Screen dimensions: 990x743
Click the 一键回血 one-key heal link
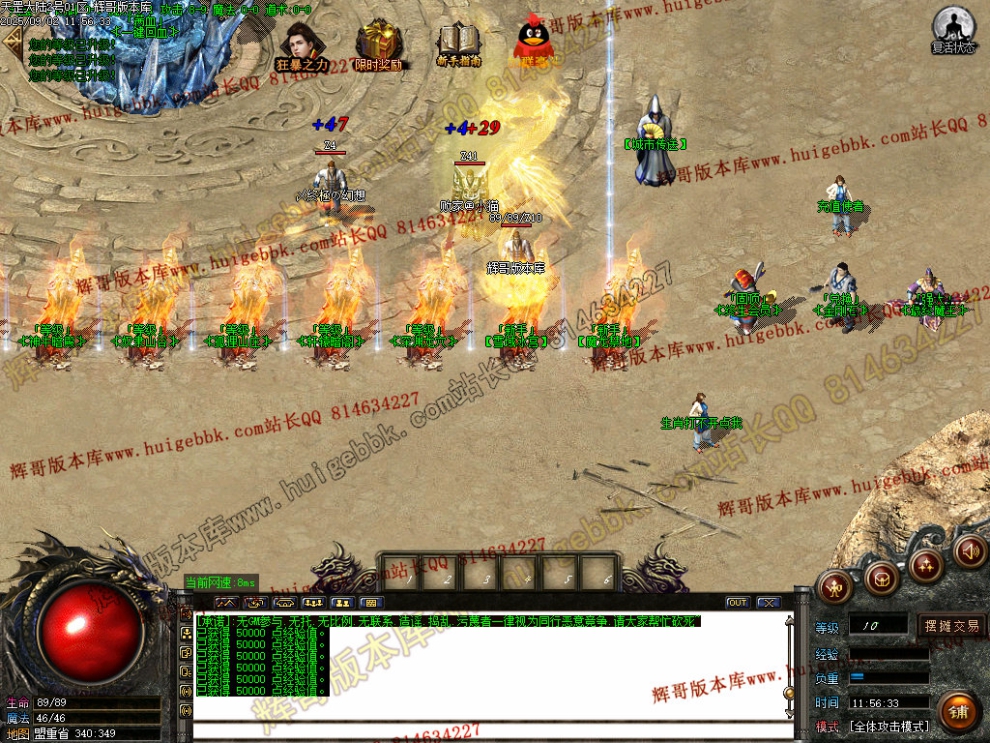[x=145, y=32]
